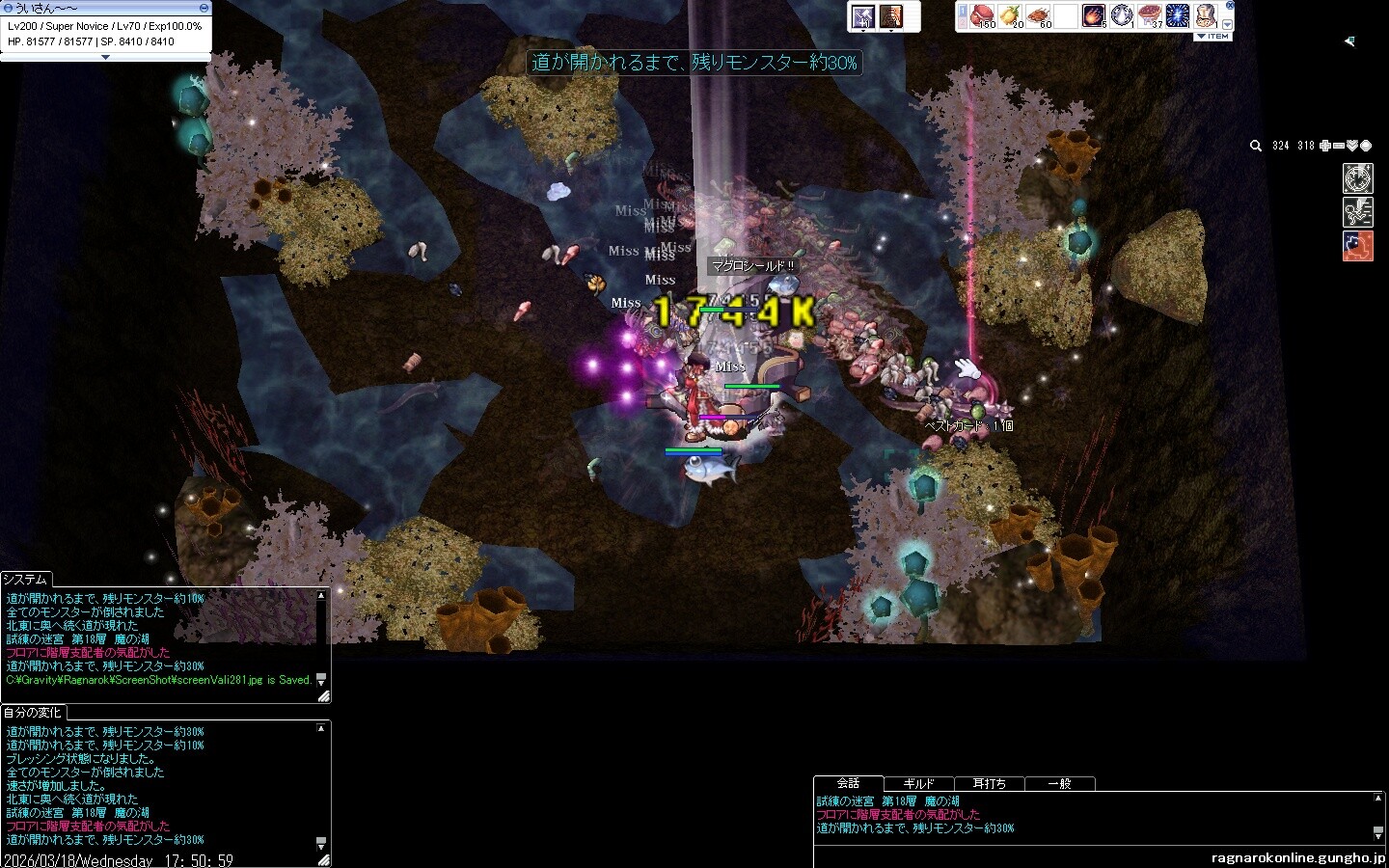Use the raw meat item slot
1389x868 pixels.
[981, 15]
